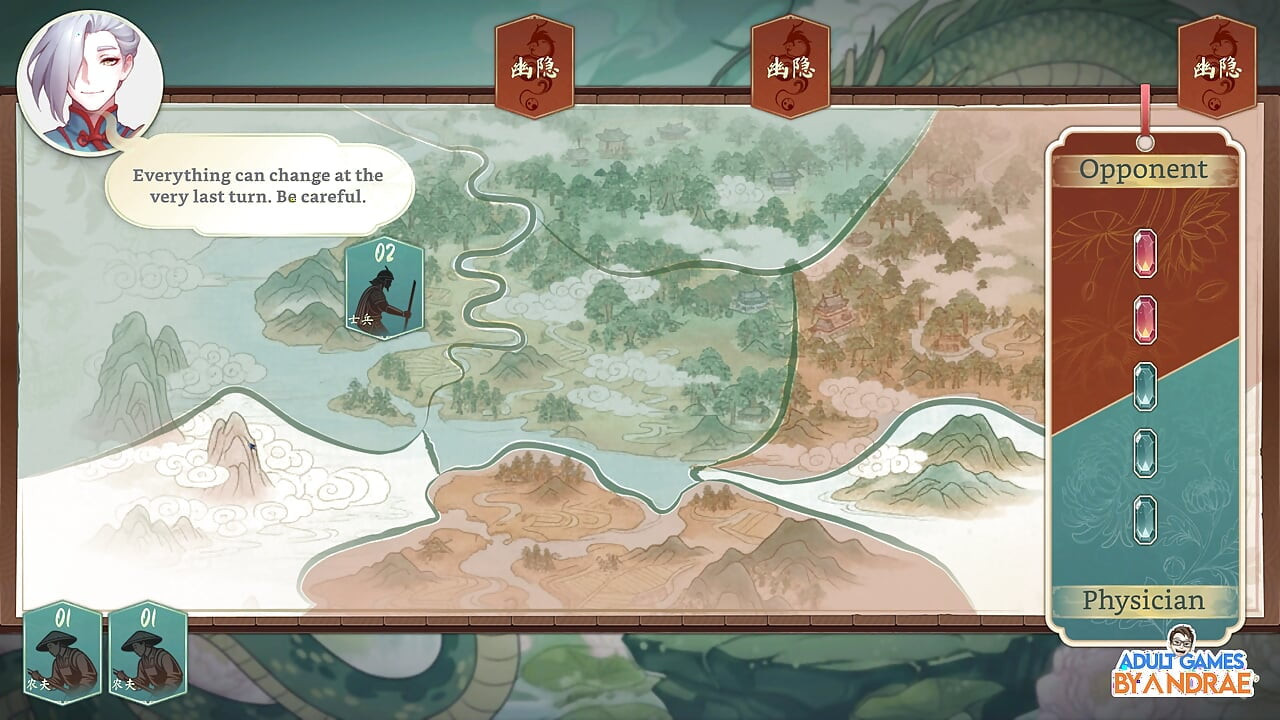Open the Opponent score section

(1143, 170)
